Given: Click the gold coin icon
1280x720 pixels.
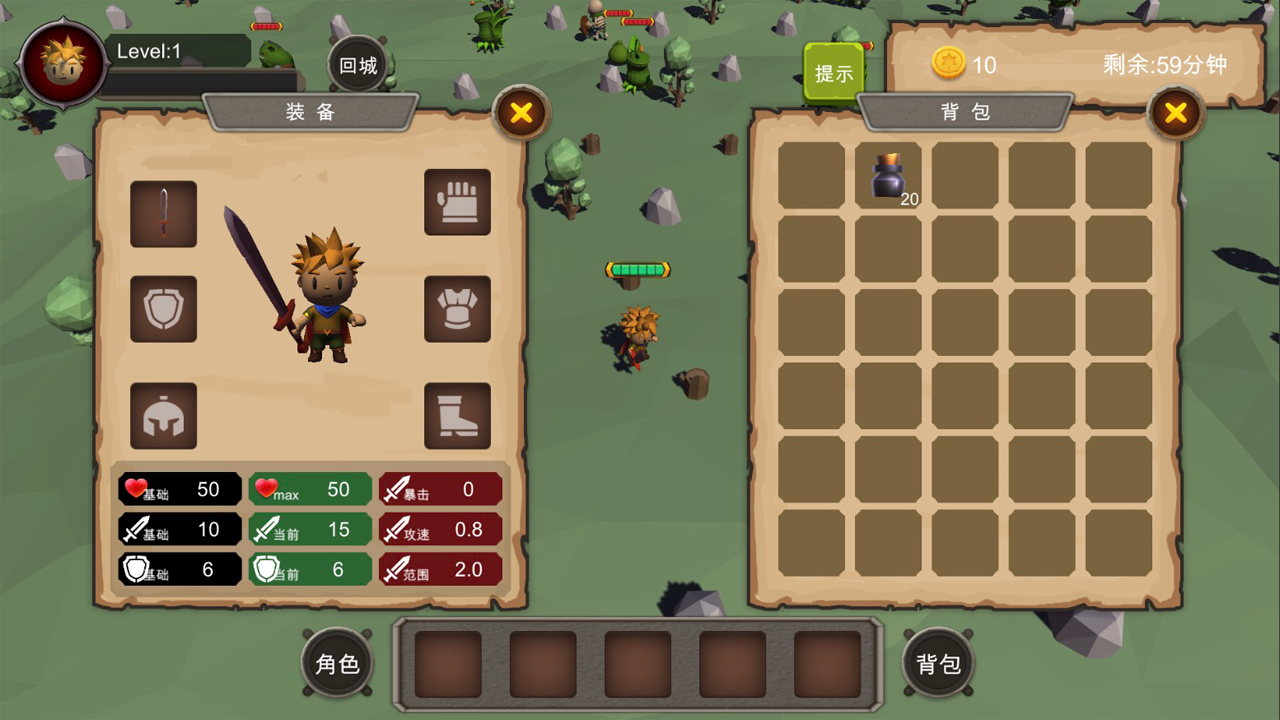Looking at the screenshot, I should pyautogui.click(x=948, y=64).
